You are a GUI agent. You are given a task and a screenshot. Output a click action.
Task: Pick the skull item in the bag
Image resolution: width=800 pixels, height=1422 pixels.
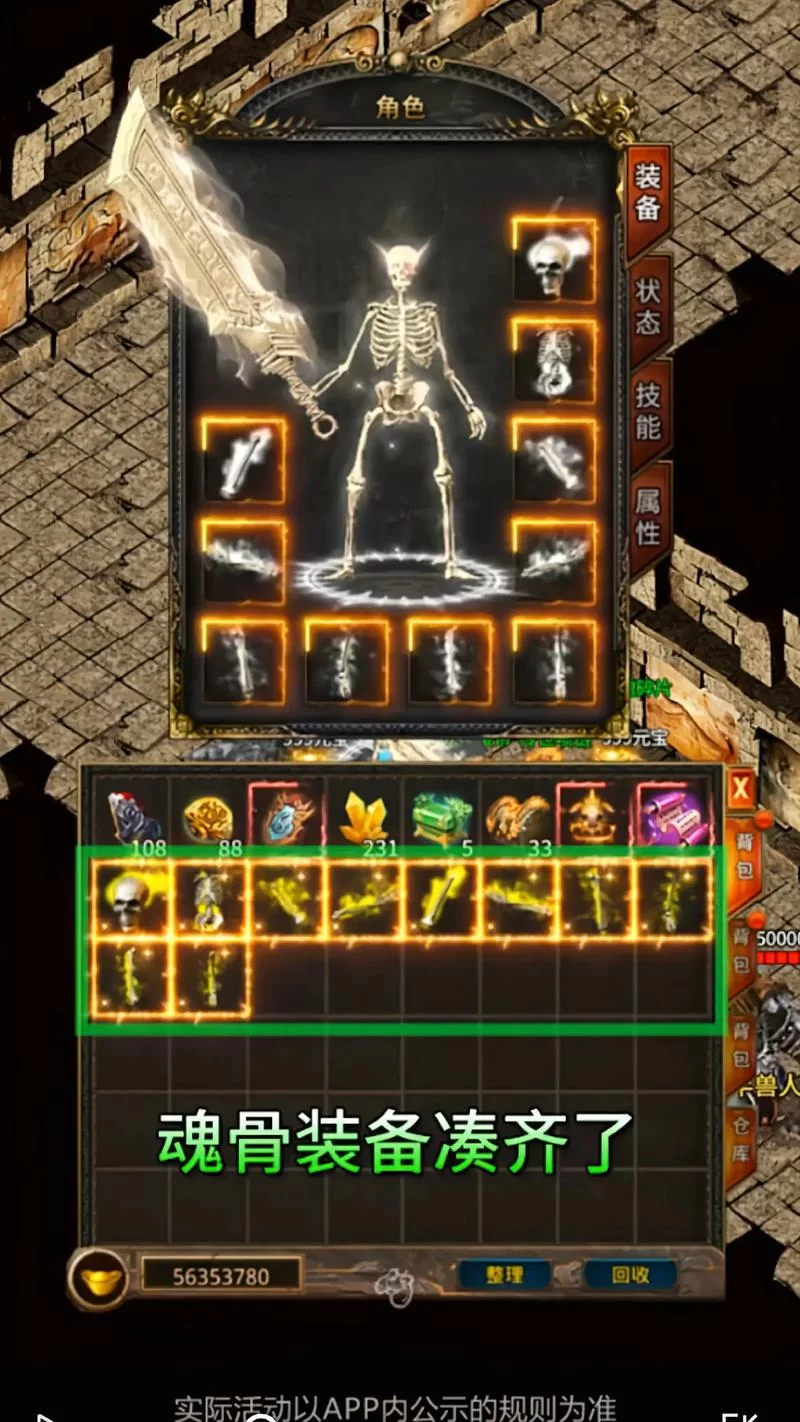click(x=130, y=900)
